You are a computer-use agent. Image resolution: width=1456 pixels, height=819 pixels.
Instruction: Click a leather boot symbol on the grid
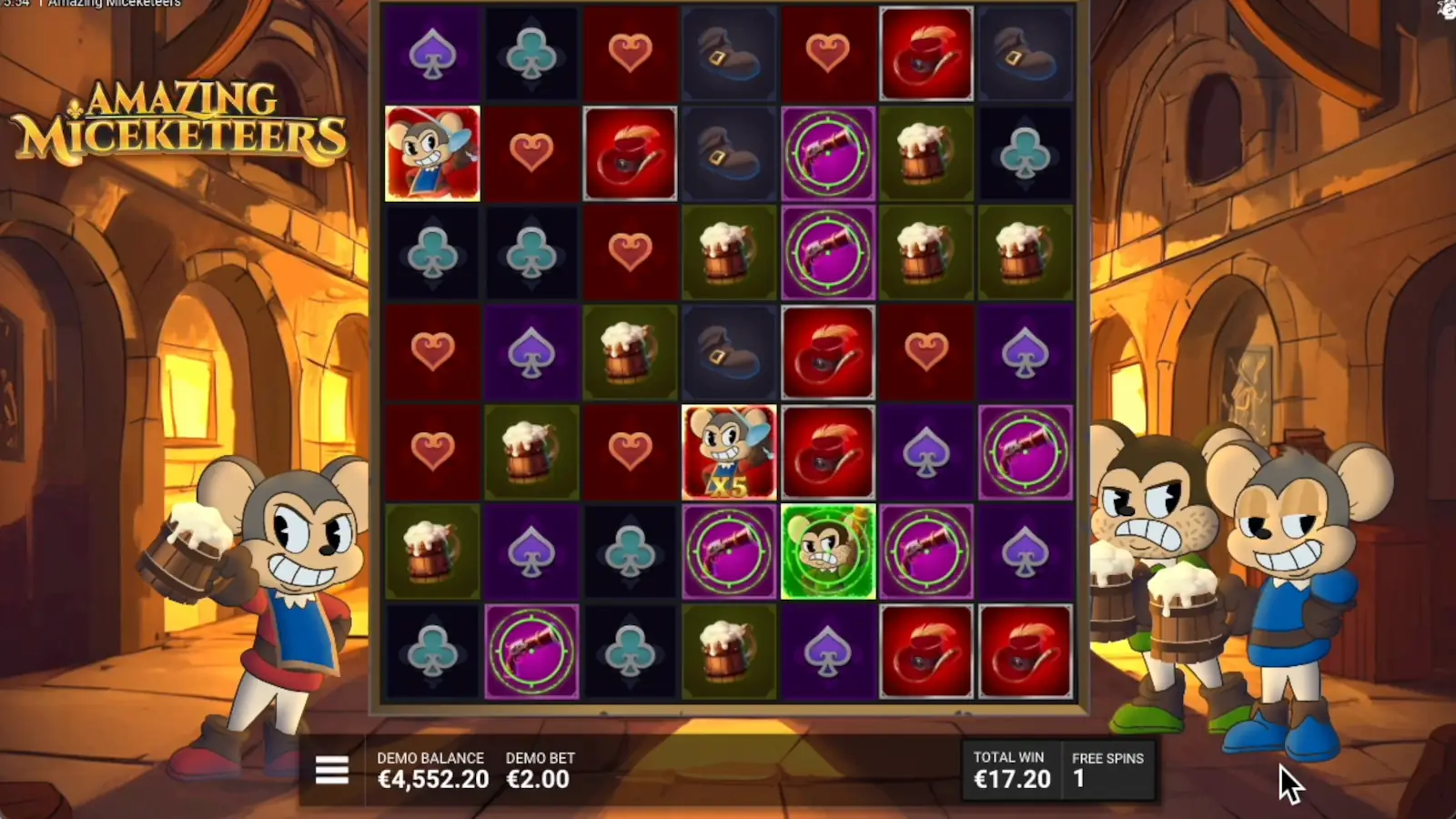pos(729,51)
